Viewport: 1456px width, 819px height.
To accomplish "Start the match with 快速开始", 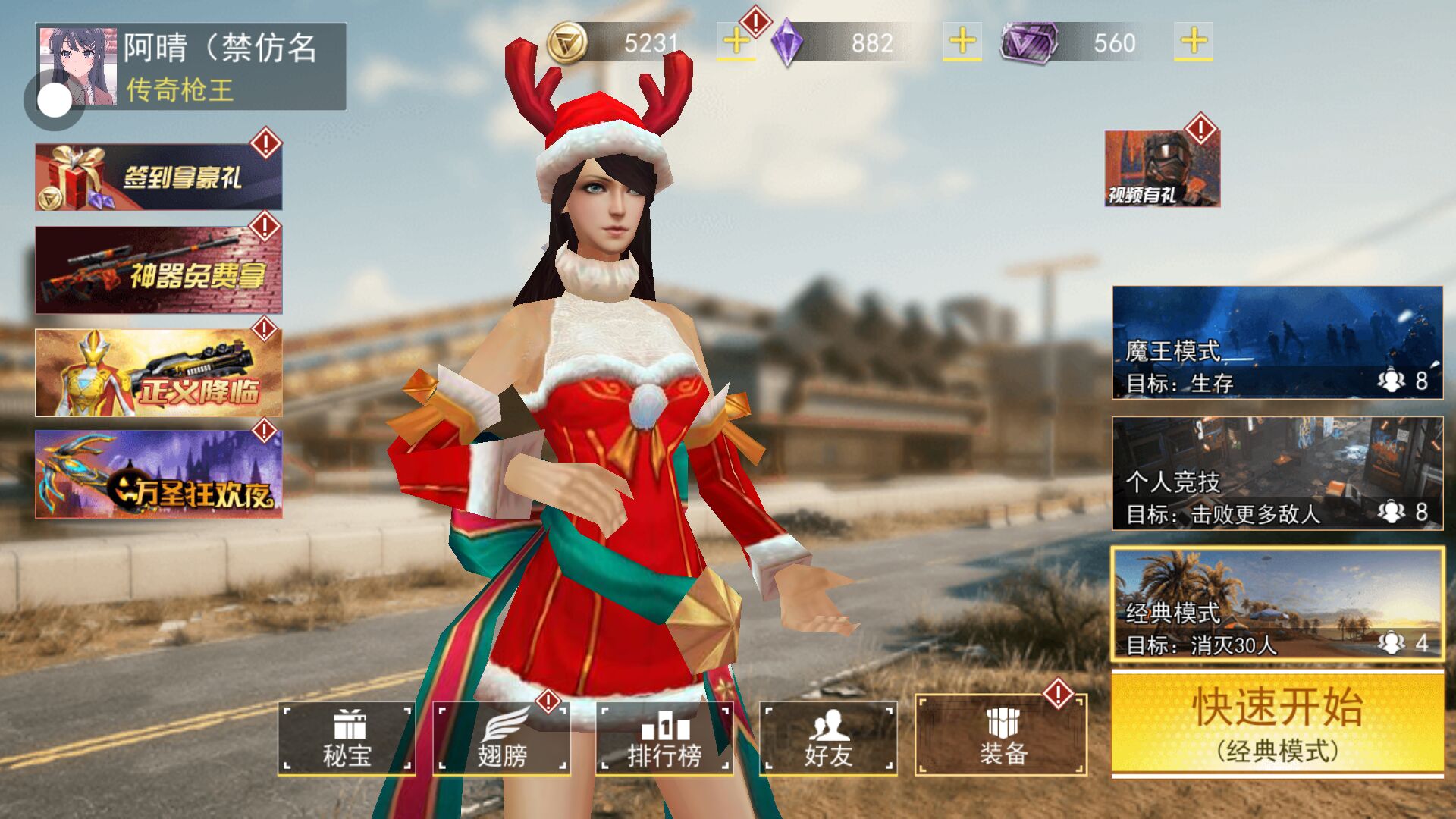I will coord(1277,723).
